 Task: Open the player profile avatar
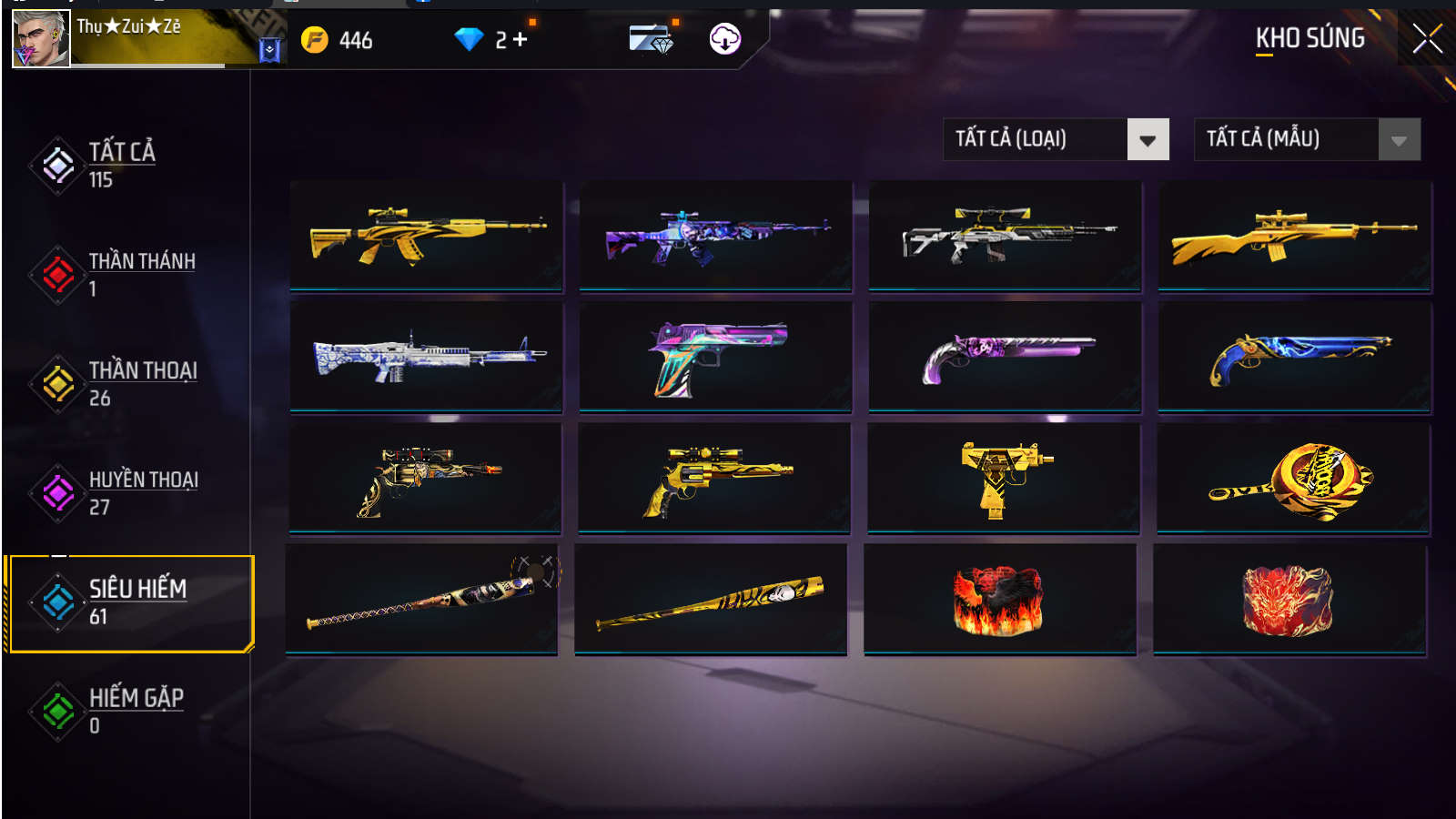(x=41, y=38)
